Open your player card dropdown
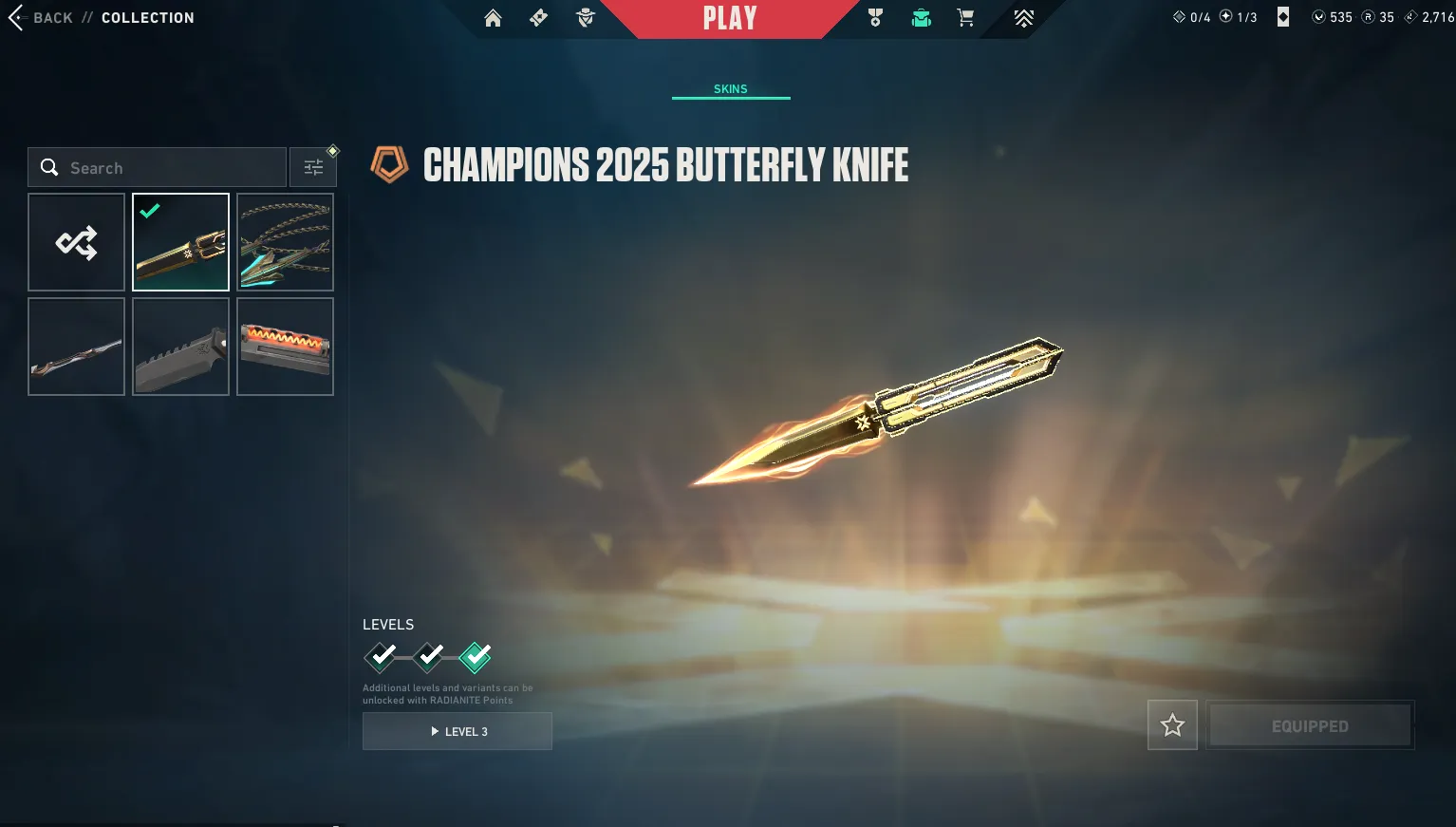The image size is (1456, 827). click(x=1282, y=16)
